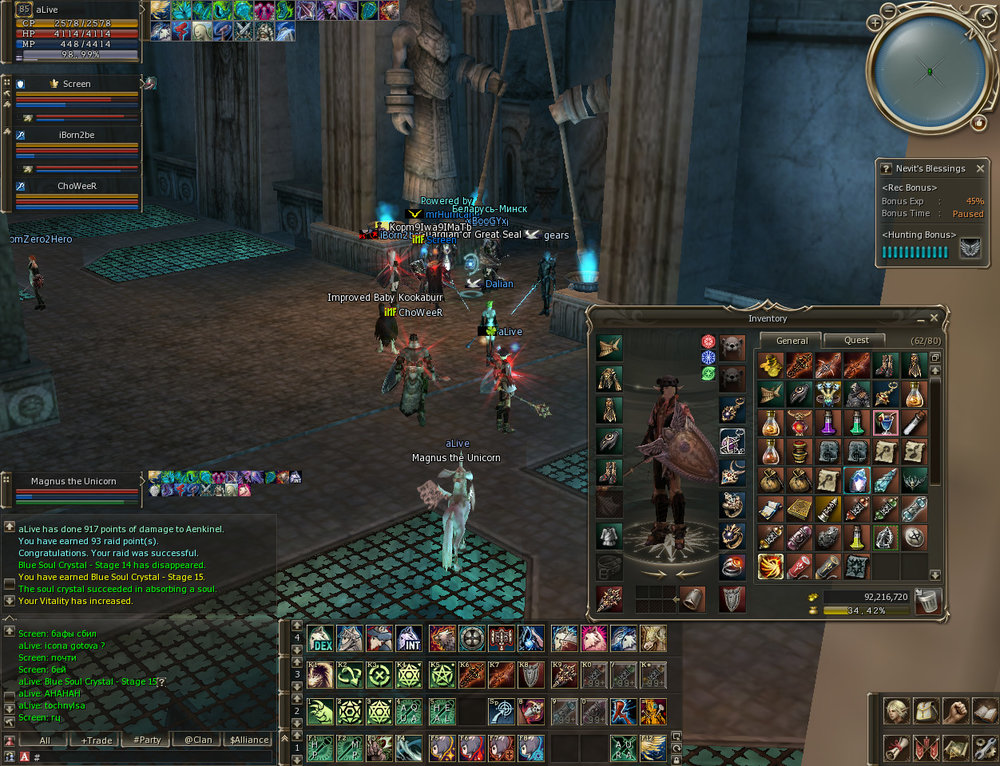Select the $Alliance chat channel tab

[x=249, y=741]
